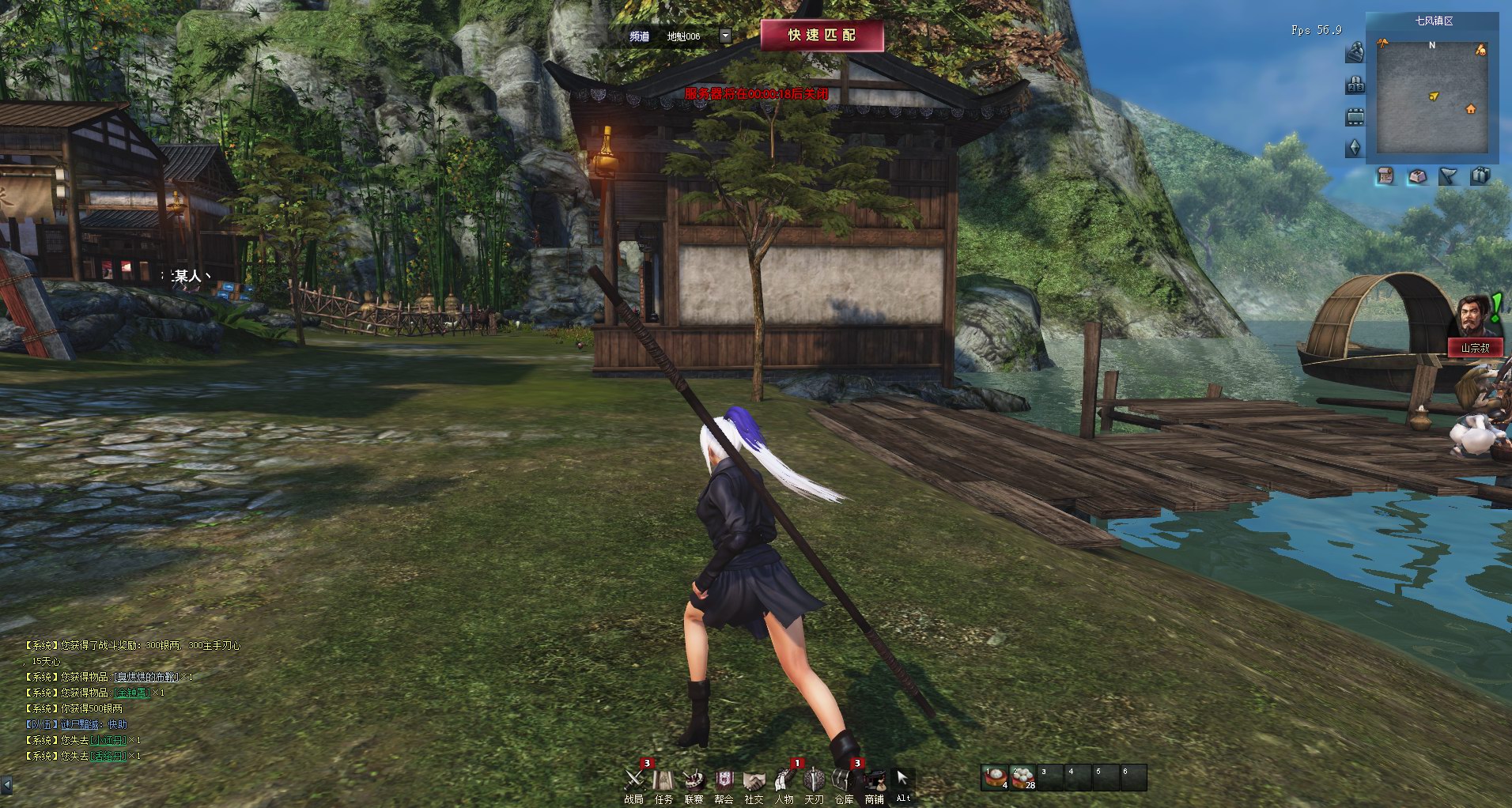
Task: Select the house marker on the minimap
Action: coord(1471,109)
